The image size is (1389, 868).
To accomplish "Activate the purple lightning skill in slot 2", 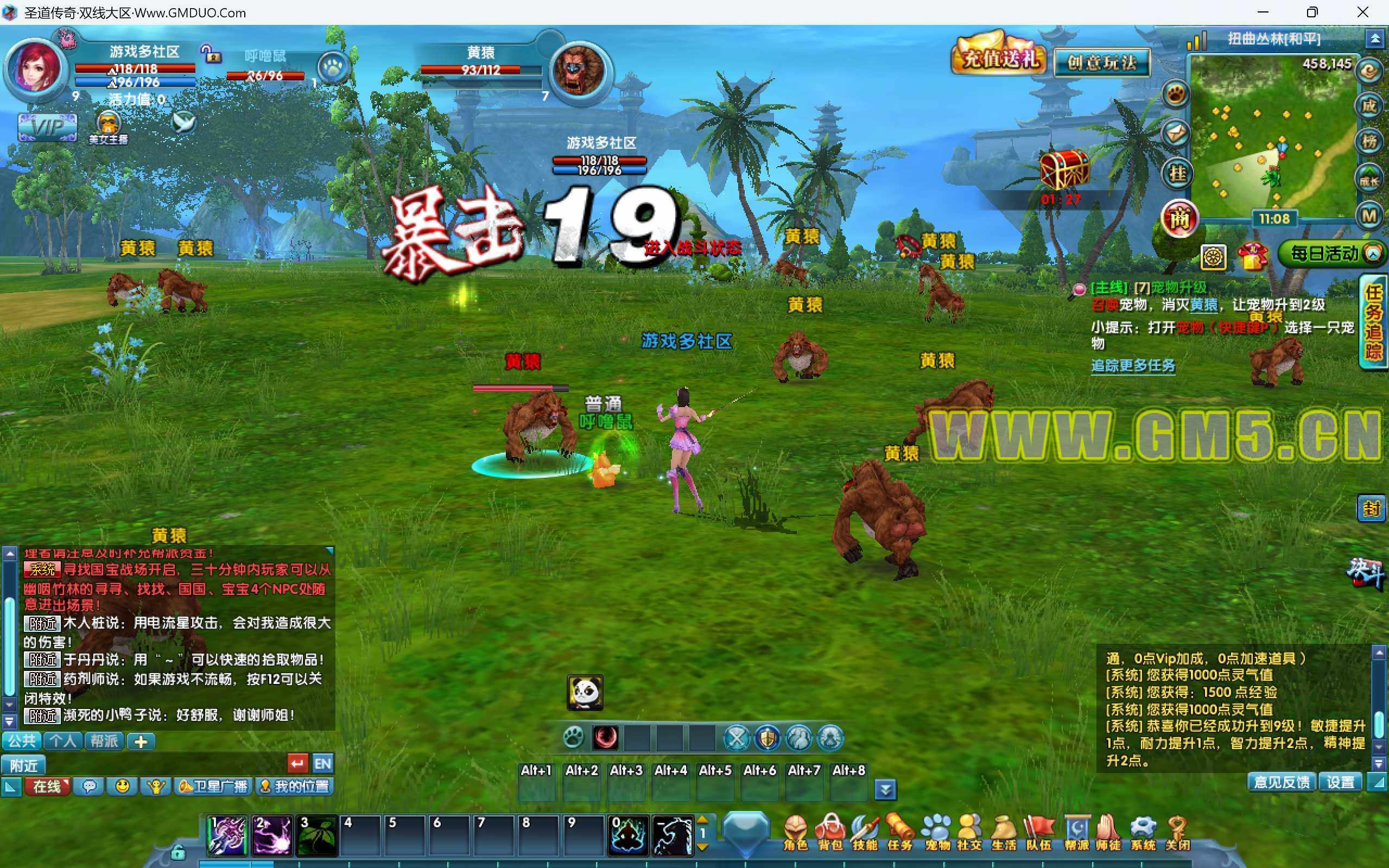I will [272, 835].
